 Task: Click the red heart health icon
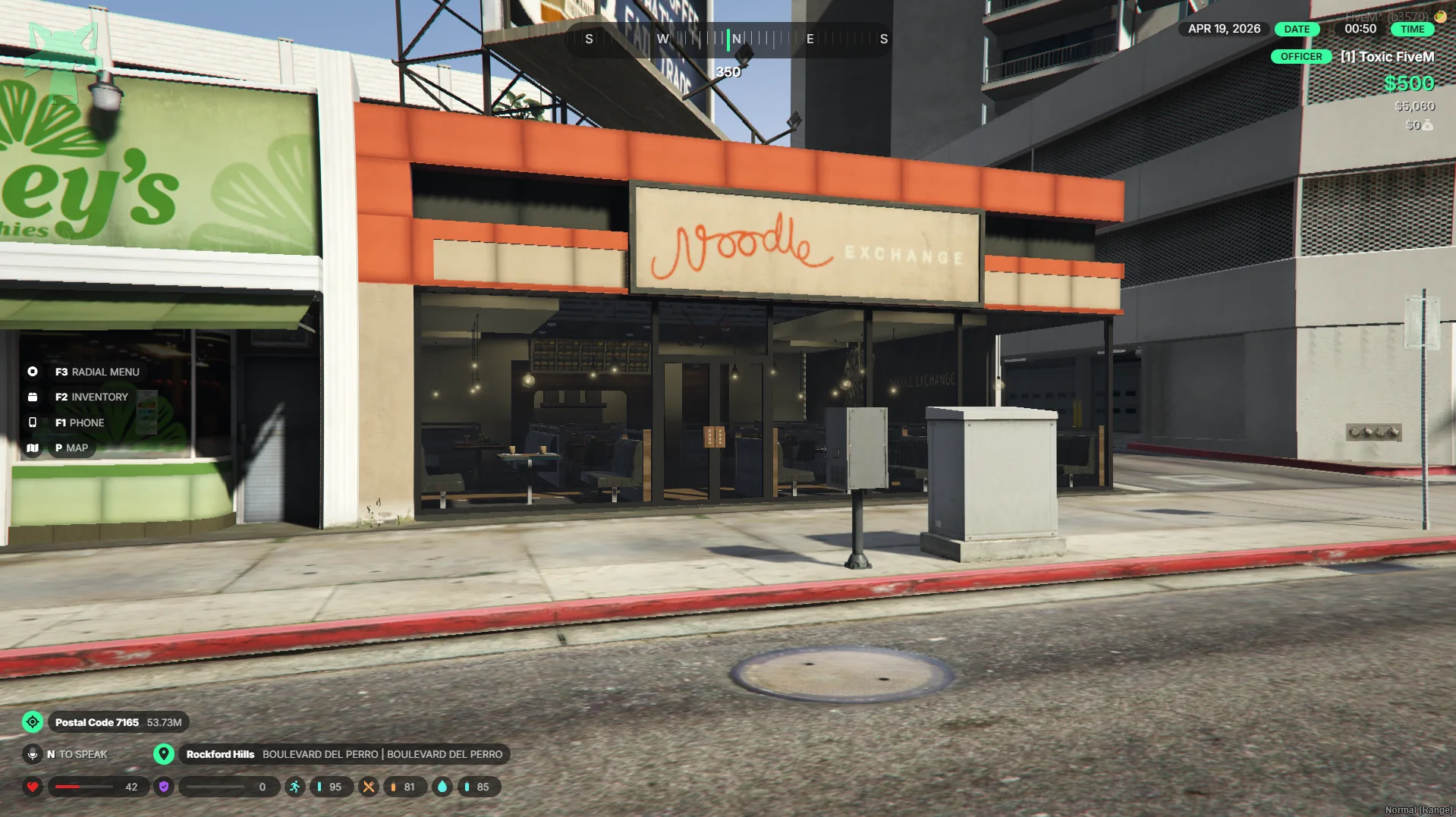tap(33, 787)
